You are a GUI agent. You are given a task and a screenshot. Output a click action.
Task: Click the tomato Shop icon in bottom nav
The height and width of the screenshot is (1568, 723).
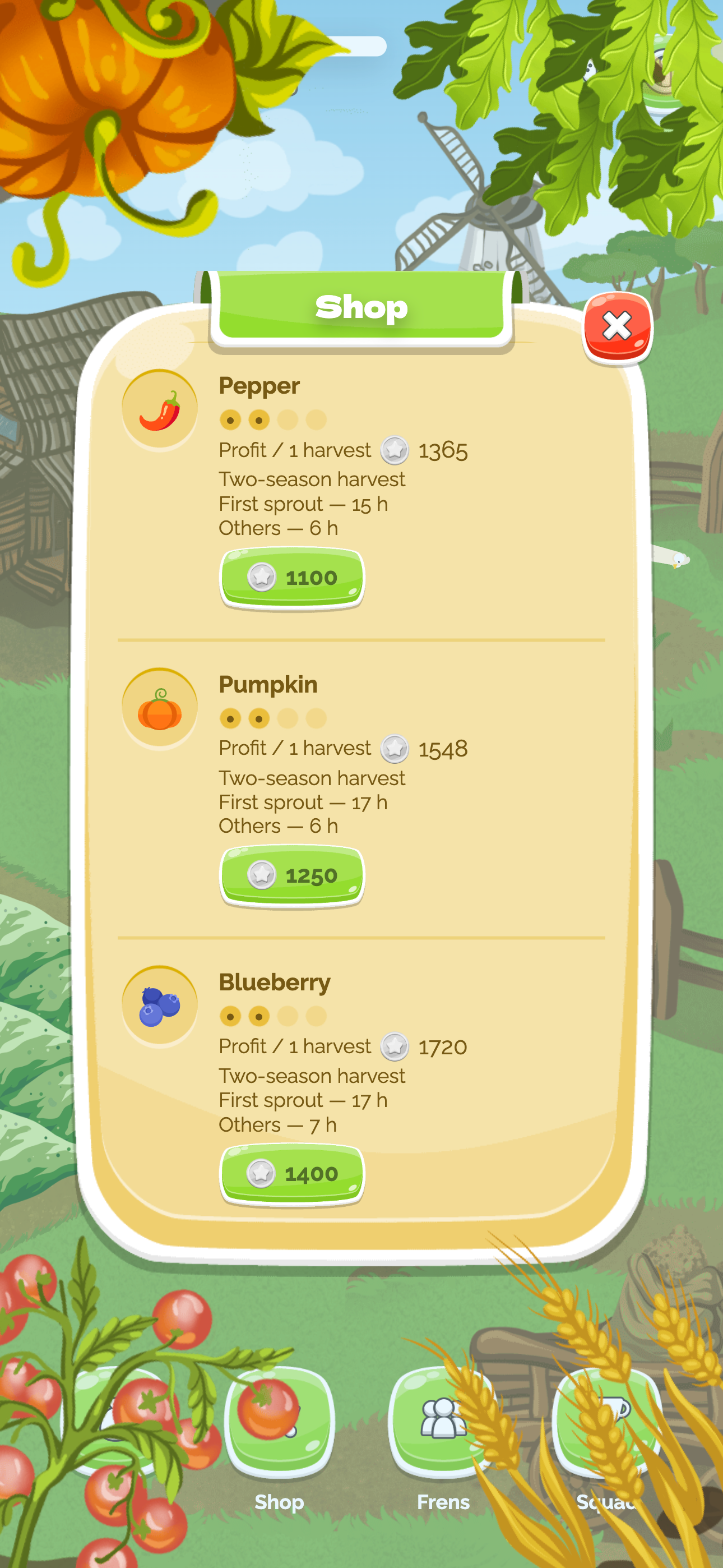pyautogui.click(x=279, y=1418)
